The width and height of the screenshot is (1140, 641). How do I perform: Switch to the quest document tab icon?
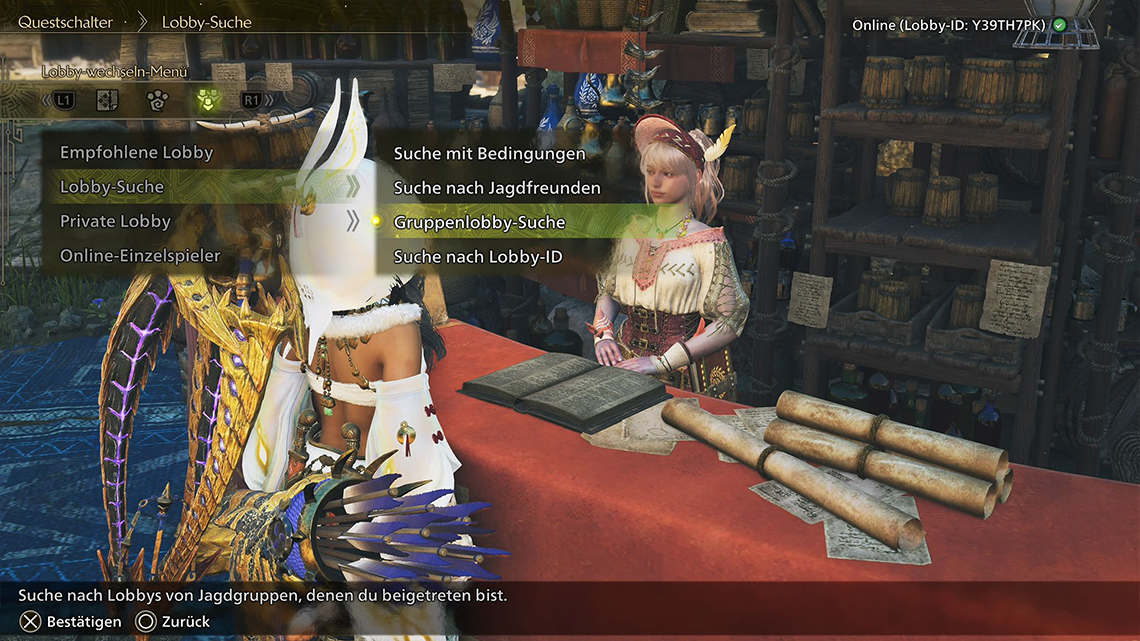pos(108,100)
